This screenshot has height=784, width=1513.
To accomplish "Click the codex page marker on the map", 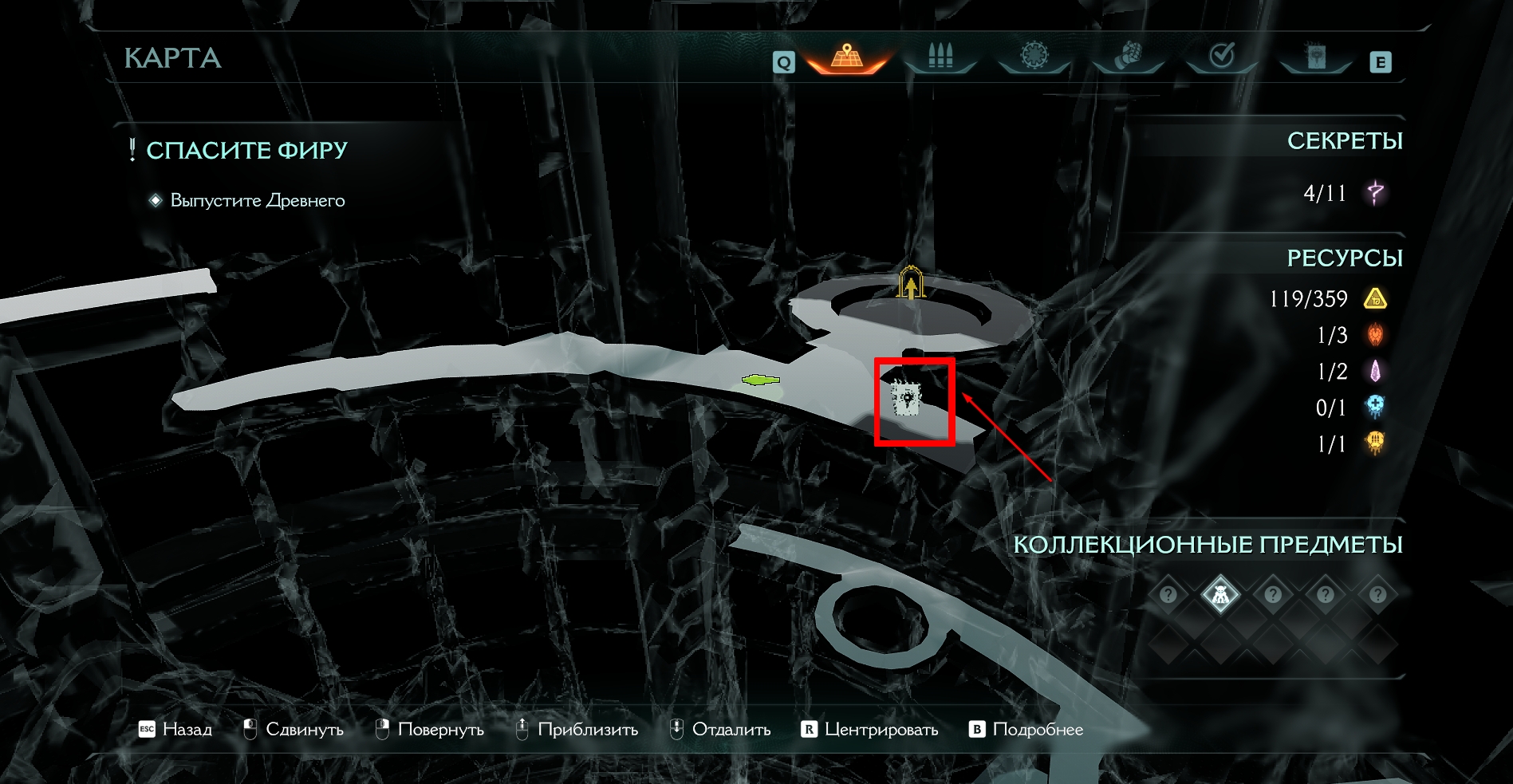I will click(906, 399).
